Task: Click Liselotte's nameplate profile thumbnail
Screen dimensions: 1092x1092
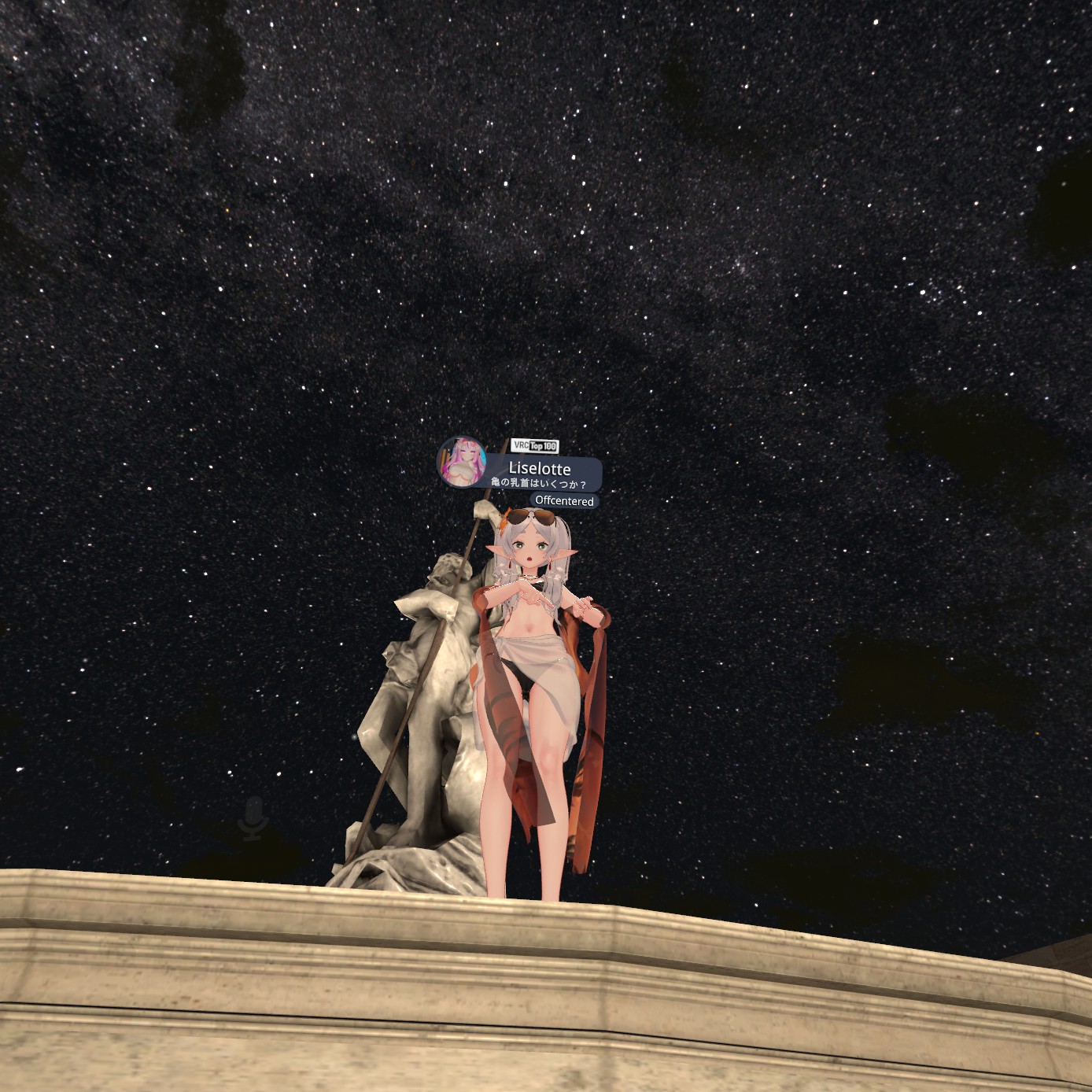Action: [462, 463]
